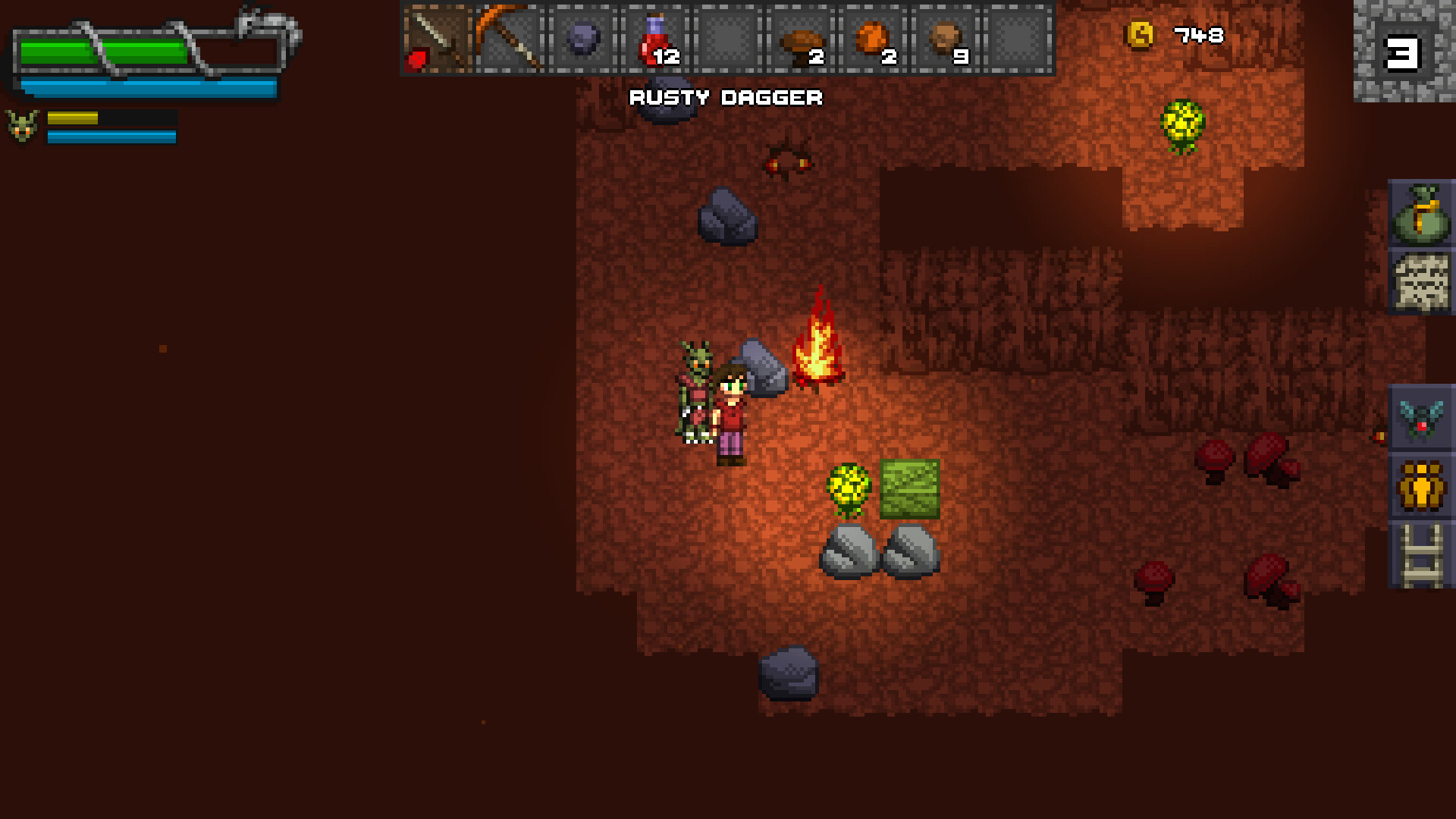Click the companion portrait in top left
This screenshot has height=819, width=1456.
click(x=21, y=125)
